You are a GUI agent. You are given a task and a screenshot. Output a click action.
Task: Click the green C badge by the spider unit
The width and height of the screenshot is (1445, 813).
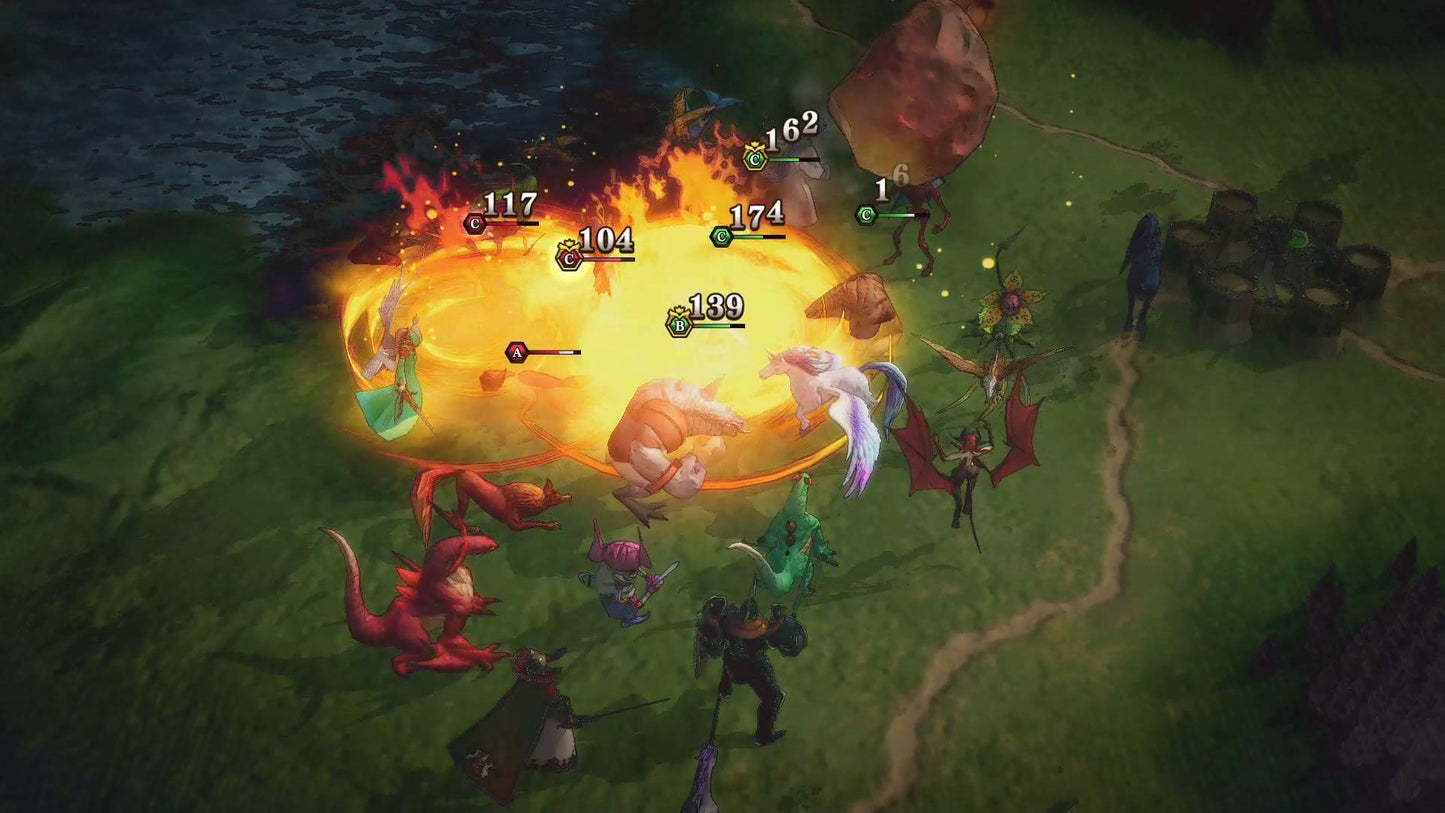pos(864,213)
